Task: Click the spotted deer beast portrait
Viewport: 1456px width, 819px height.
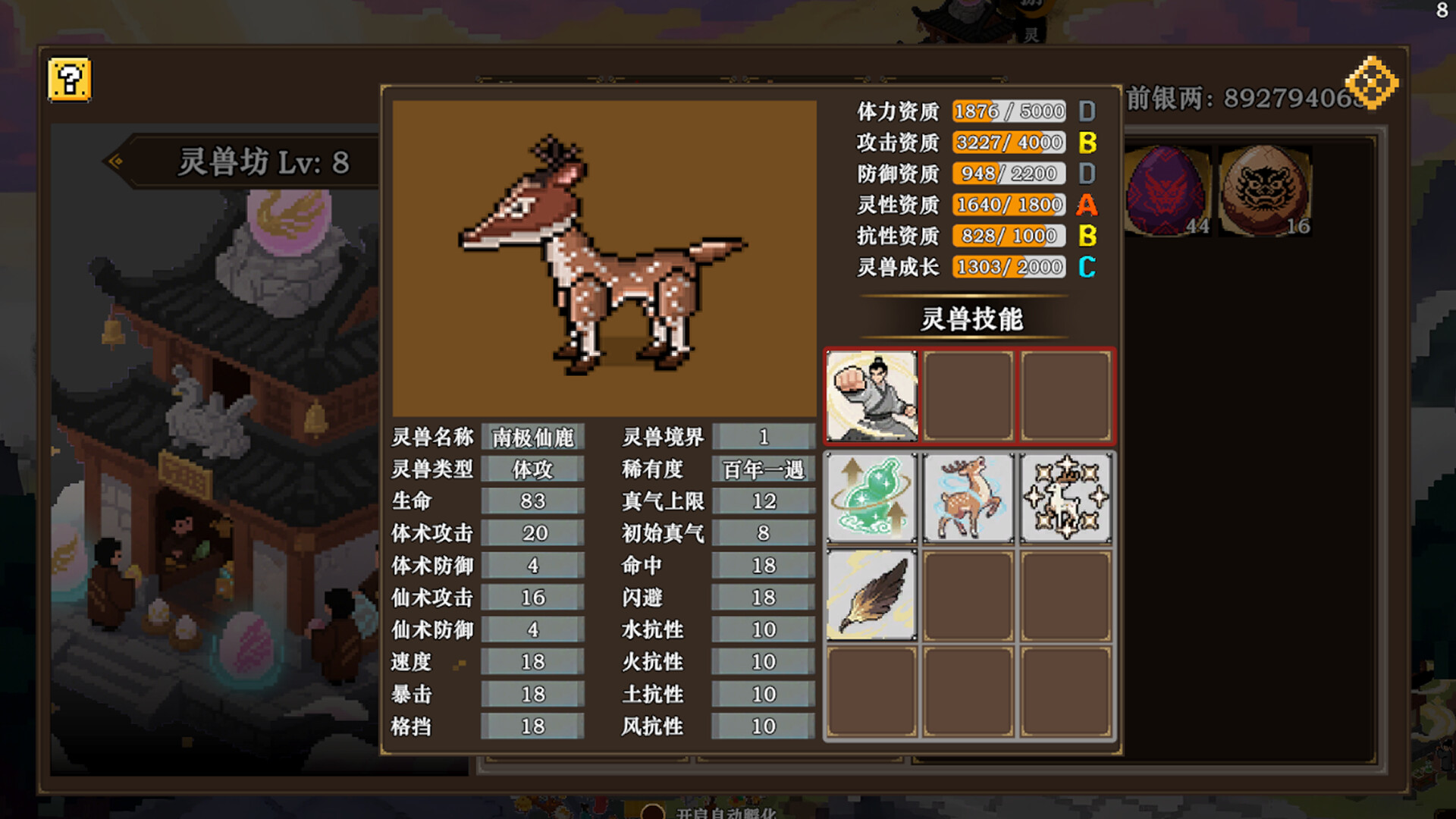Action: click(x=604, y=258)
